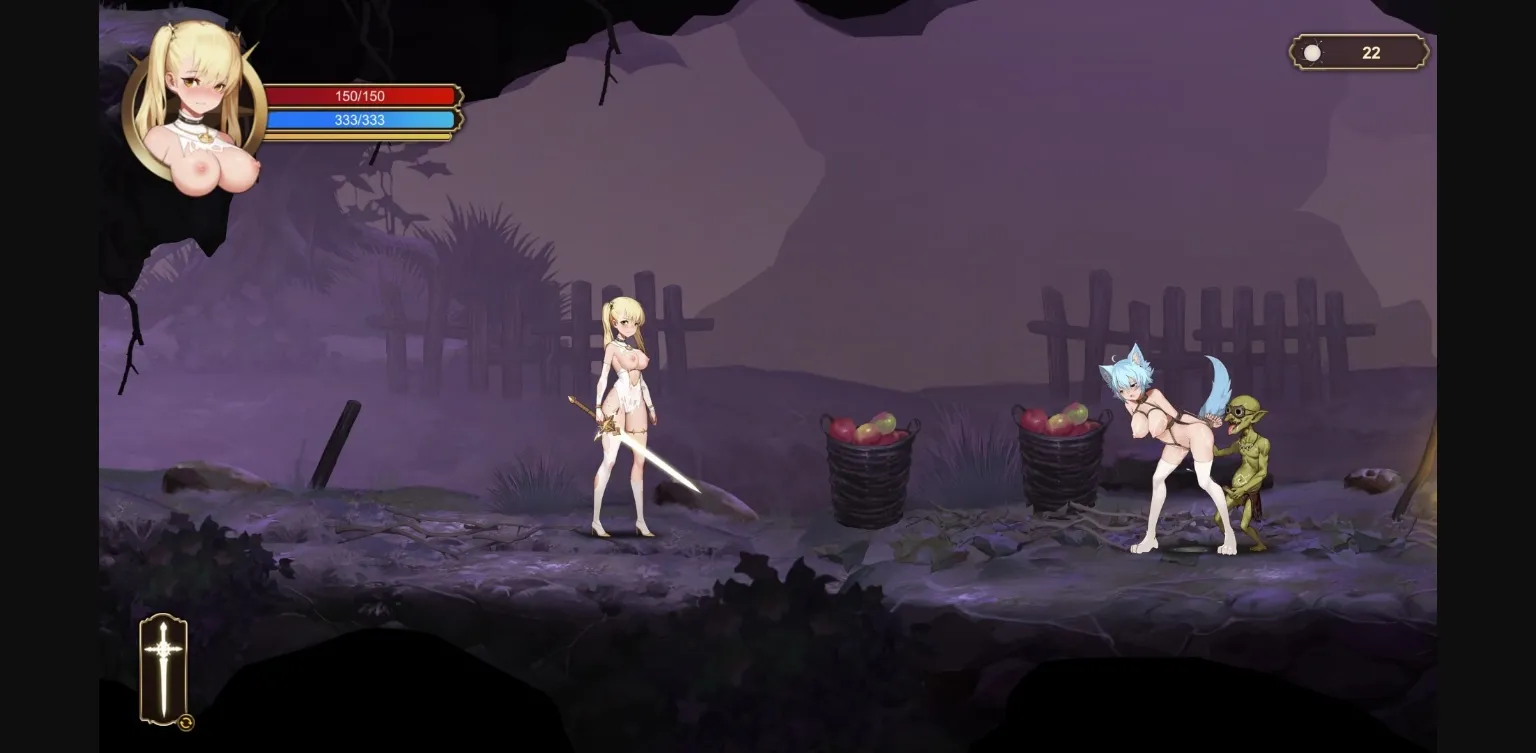This screenshot has height=753, width=1536.
Task: Click the red 150/150 health bar
Action: pos(362,96)
